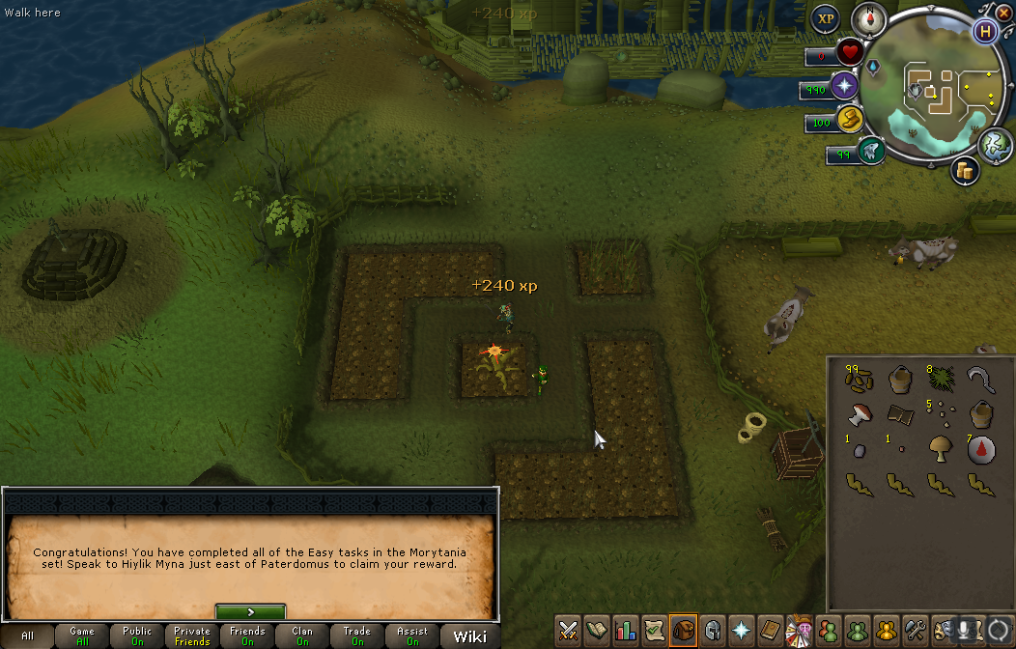1016x649 pixels.
Task: Switch to the Game chat tab
Action: (x=82, y=636)
